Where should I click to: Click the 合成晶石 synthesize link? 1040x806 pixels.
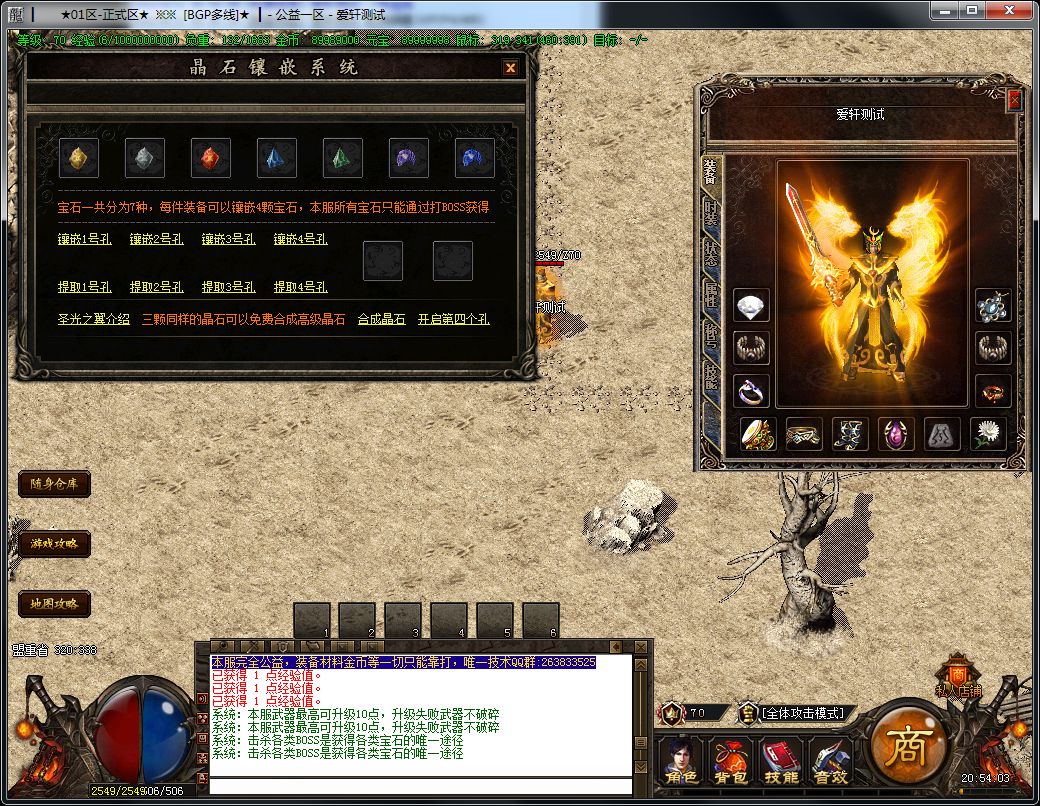click(x=382, y=320)
